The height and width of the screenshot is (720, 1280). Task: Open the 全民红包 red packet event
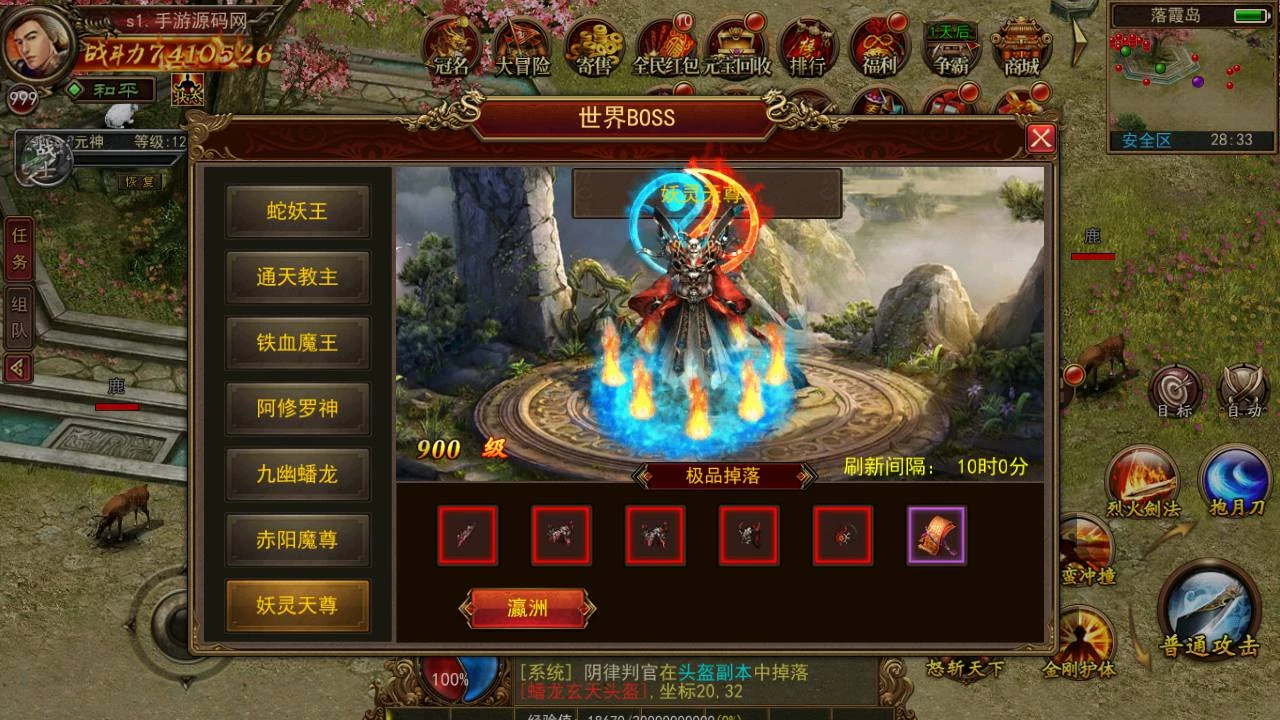click(x=666, y=47)
